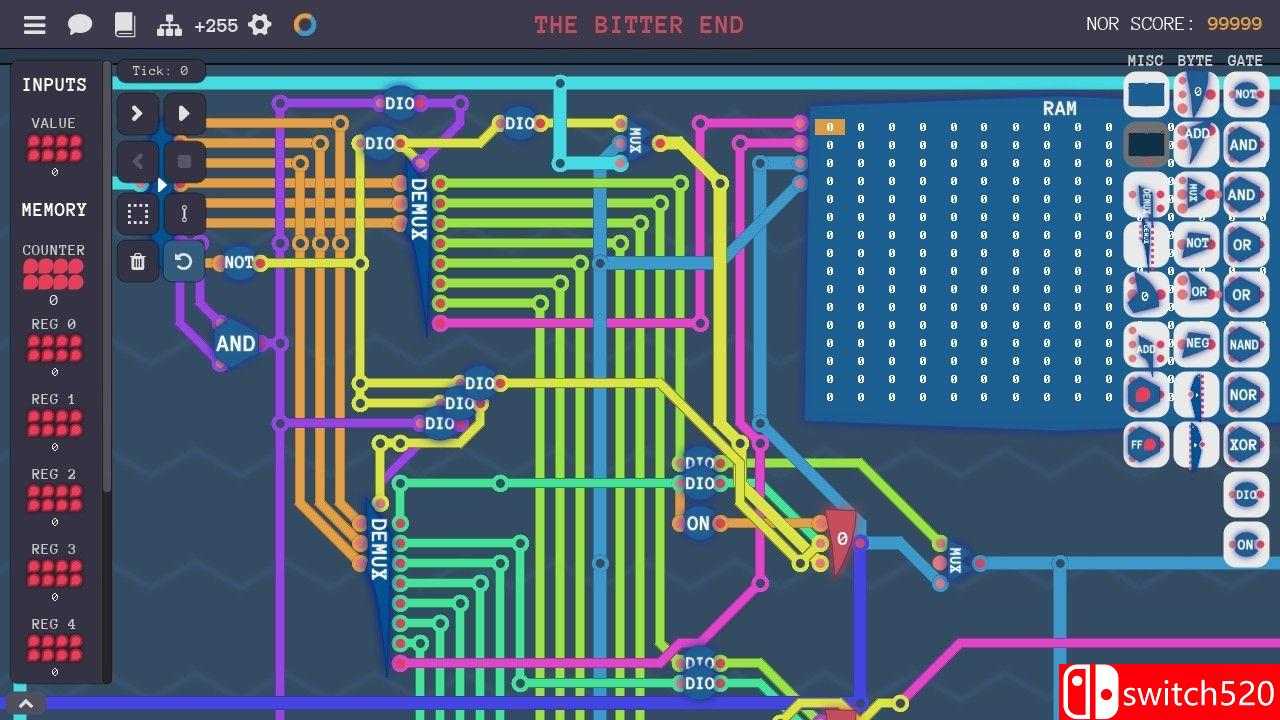The image size is (1280, 720).
Task: Select the XOR gate component
Action: click(1245, 444)
